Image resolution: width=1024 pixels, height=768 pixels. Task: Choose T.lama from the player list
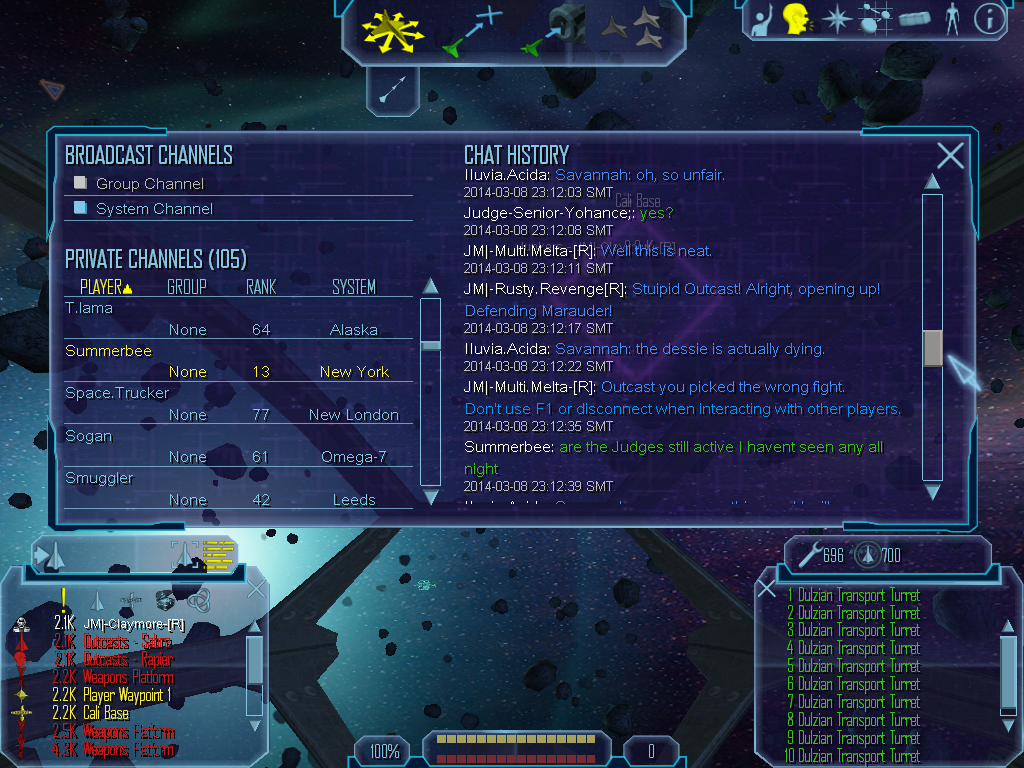pyautogui.click(x=89, y=308)
